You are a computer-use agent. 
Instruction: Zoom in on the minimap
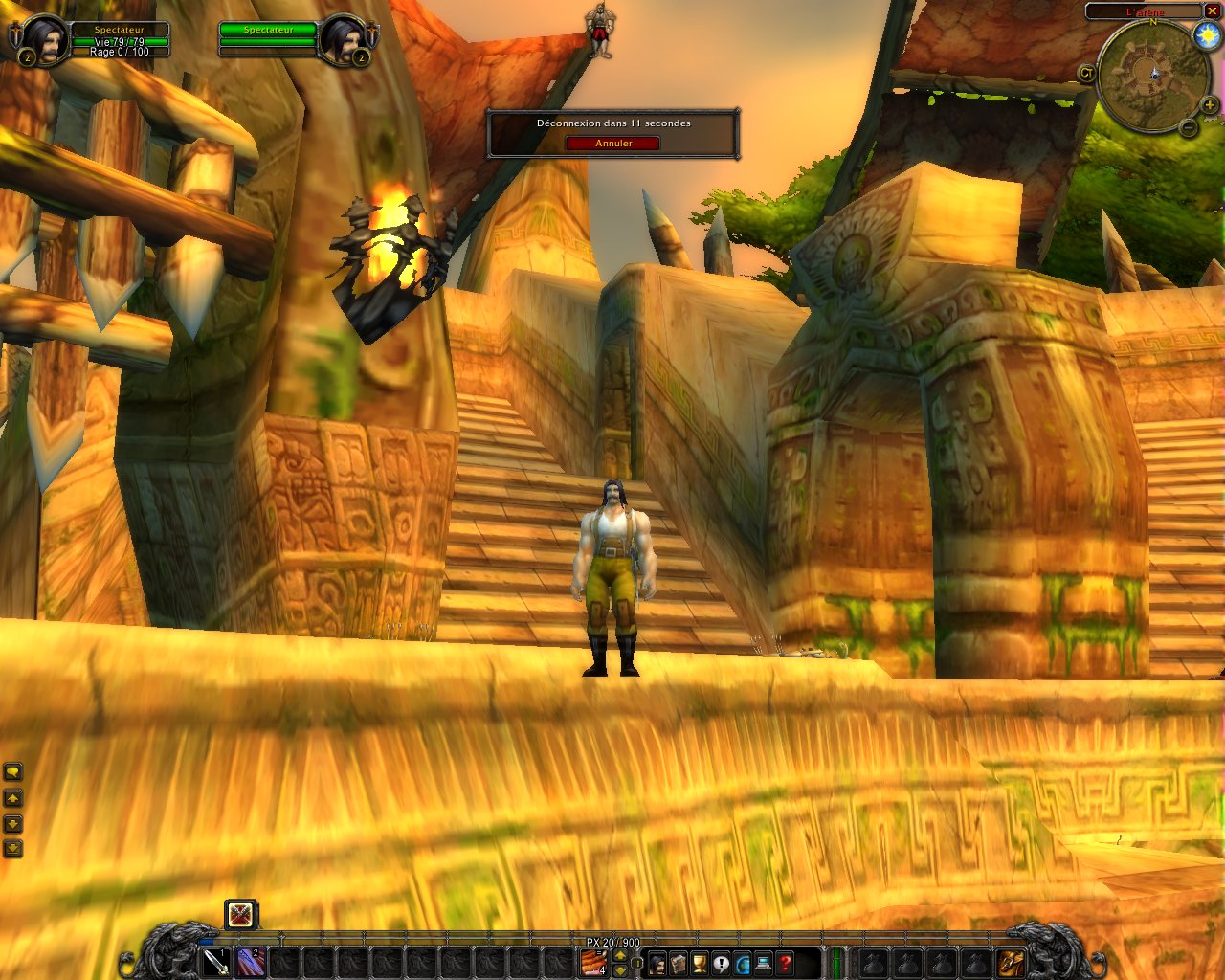[1210, 104]
